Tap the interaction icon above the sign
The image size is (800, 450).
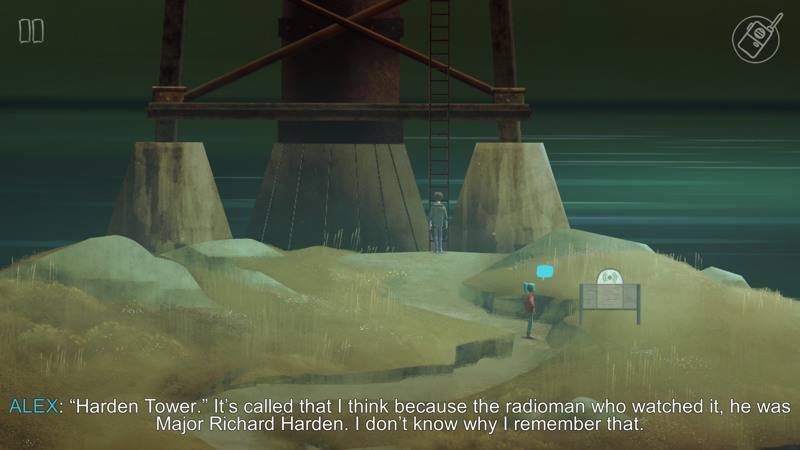tap(609, 276)
